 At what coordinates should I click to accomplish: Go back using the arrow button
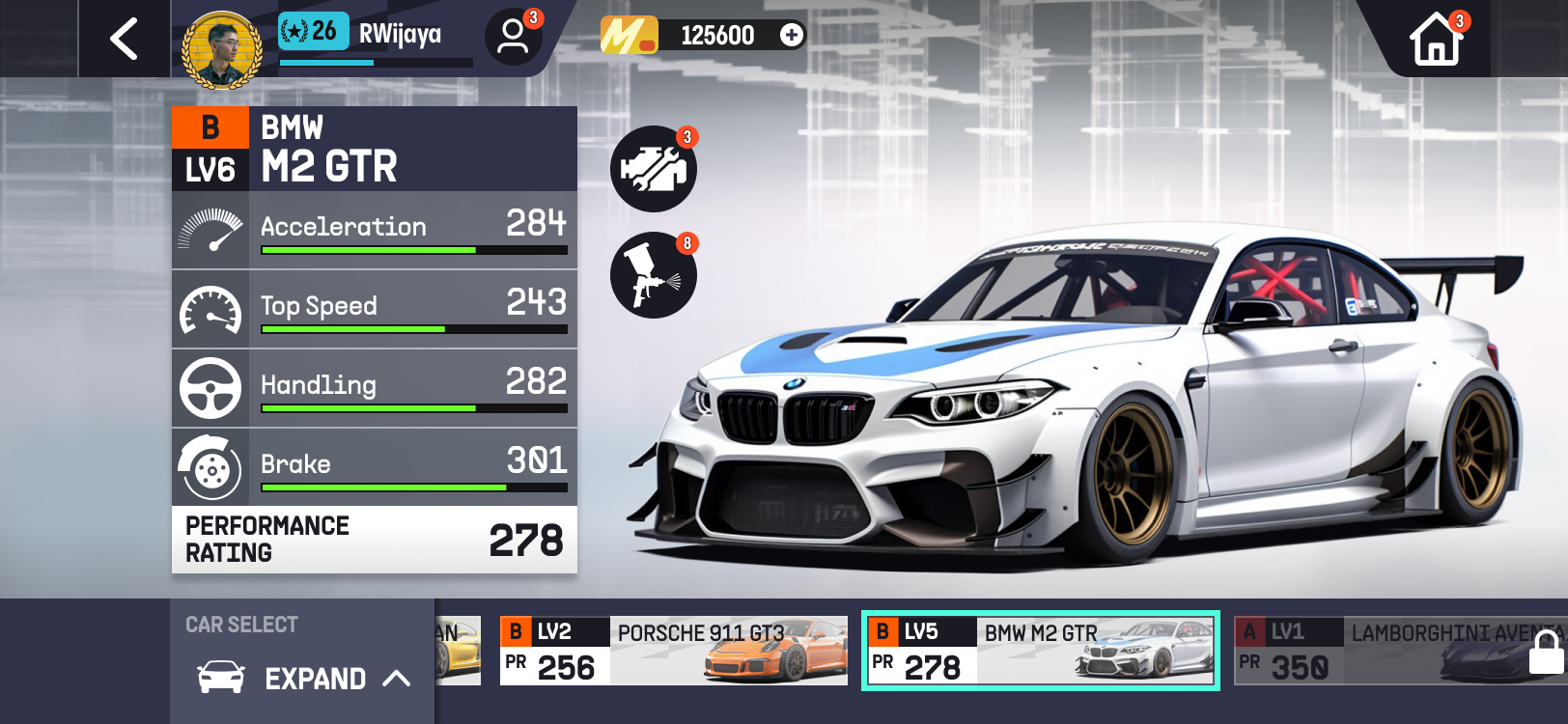tap(124, 40)
